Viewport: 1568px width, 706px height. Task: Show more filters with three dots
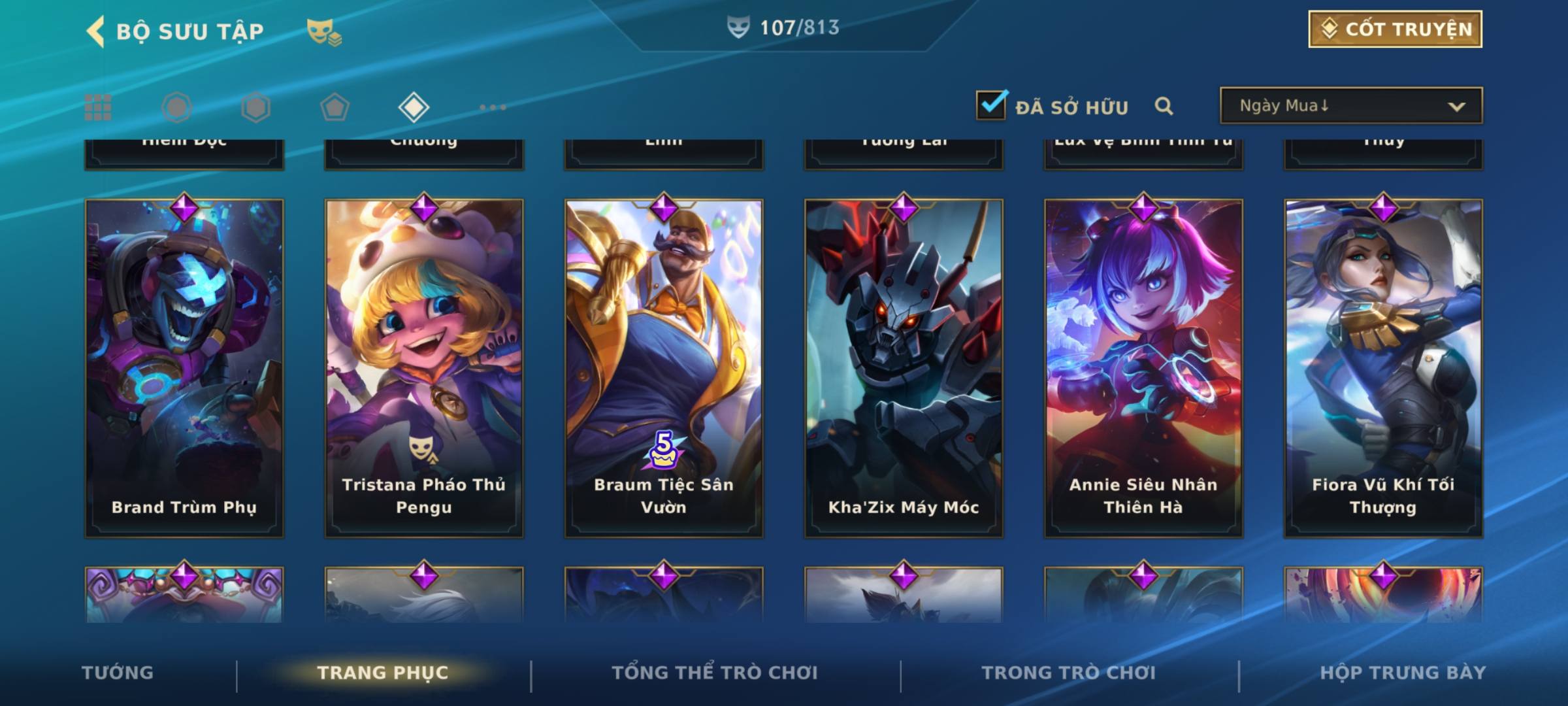click(x=493, y=107)
